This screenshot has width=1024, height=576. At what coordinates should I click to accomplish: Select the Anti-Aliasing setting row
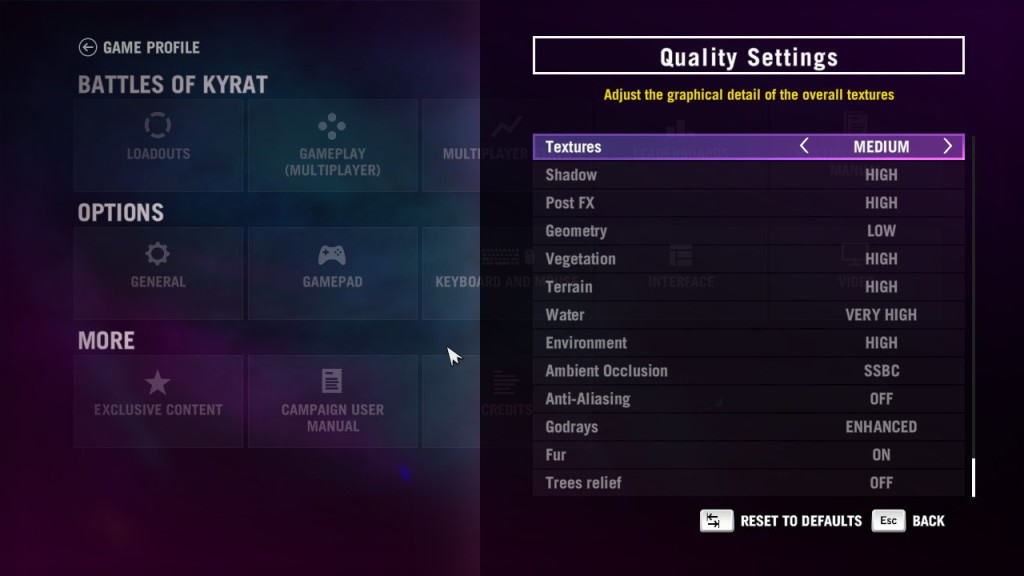tap(748, 399)
